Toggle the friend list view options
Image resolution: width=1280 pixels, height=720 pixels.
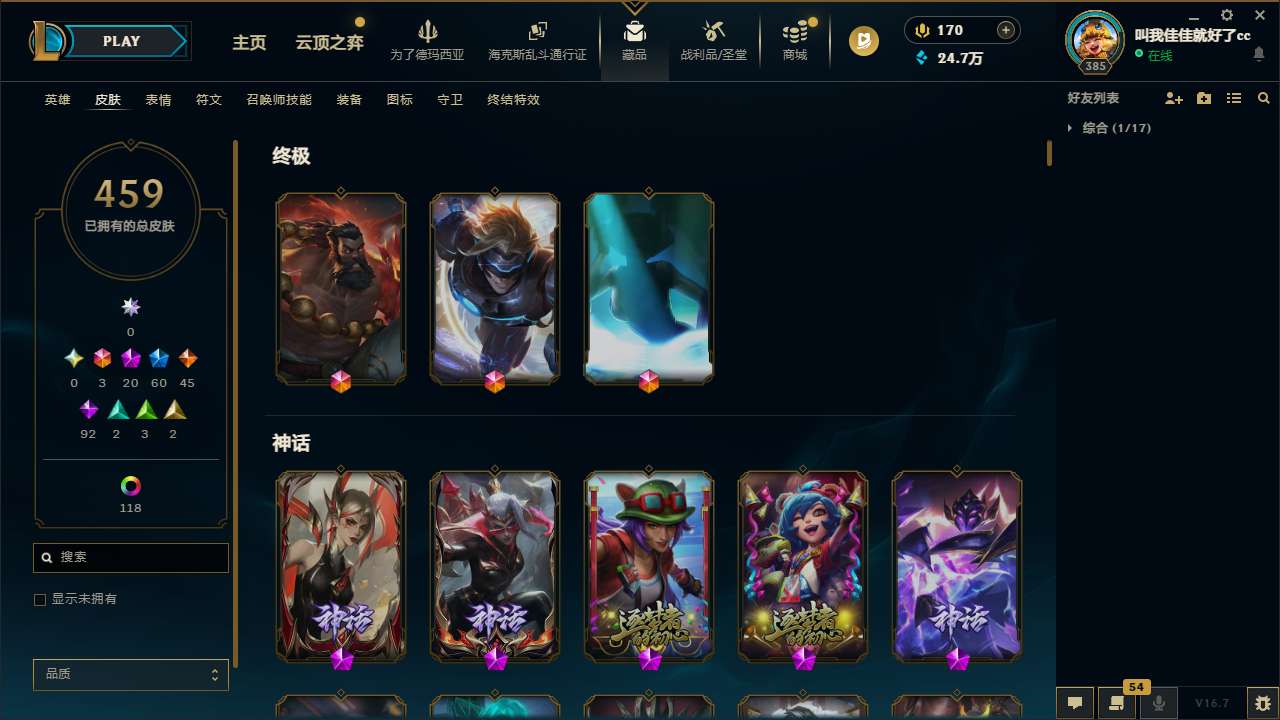point(1234,98)
